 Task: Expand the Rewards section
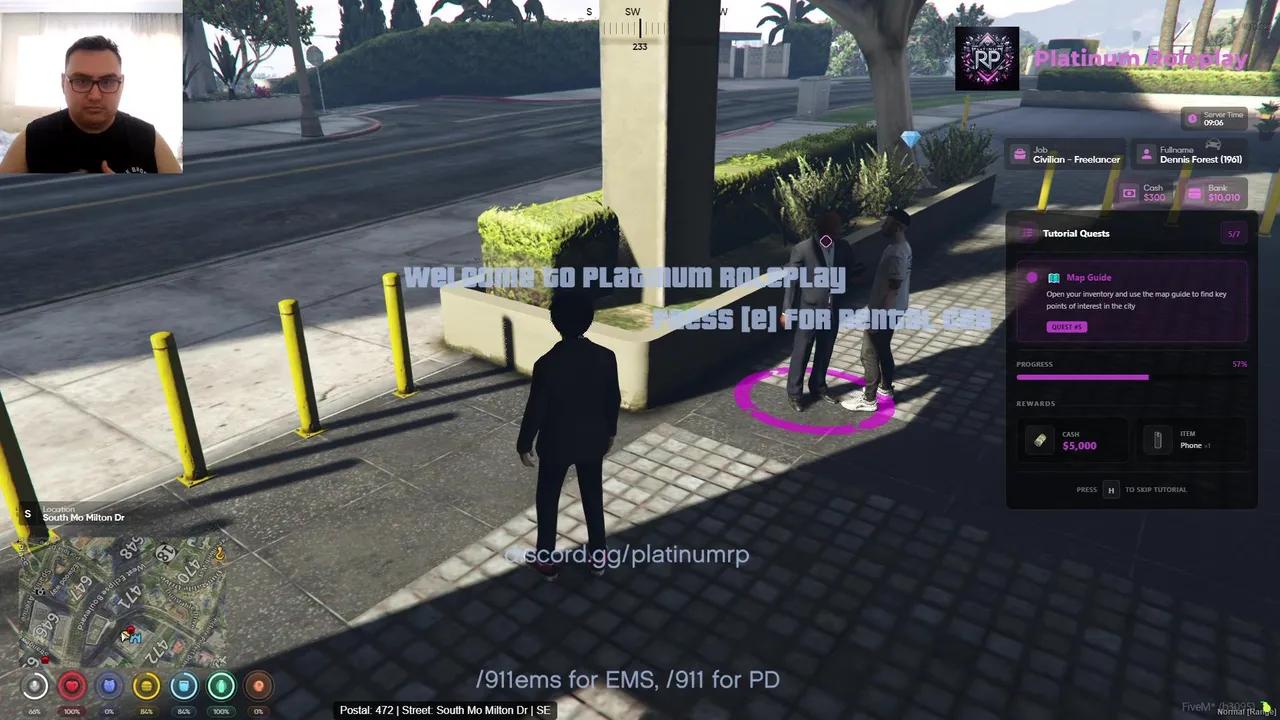tap(1035, 403)
